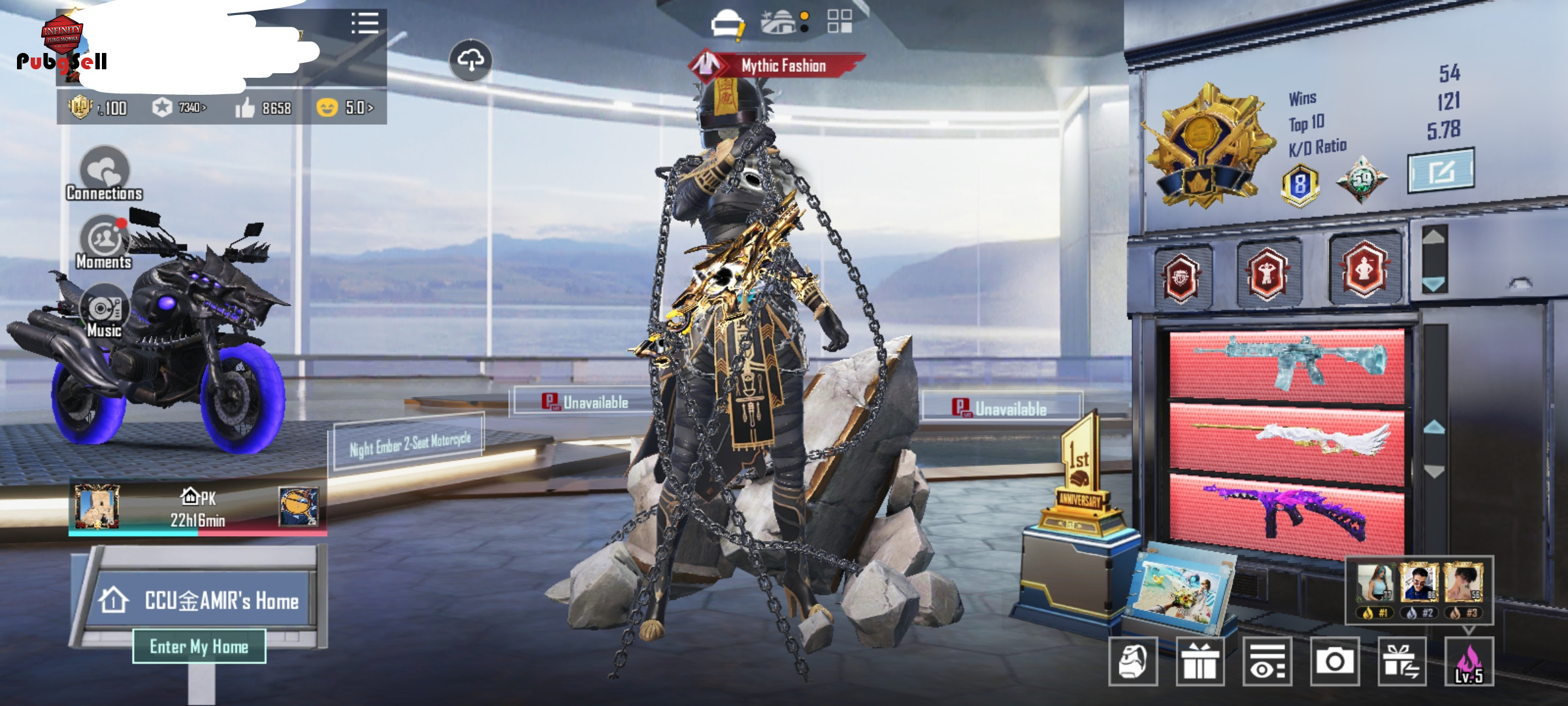Click the Enter My Home button
This screenshot has height=706, width=1568.
point(199,647)
